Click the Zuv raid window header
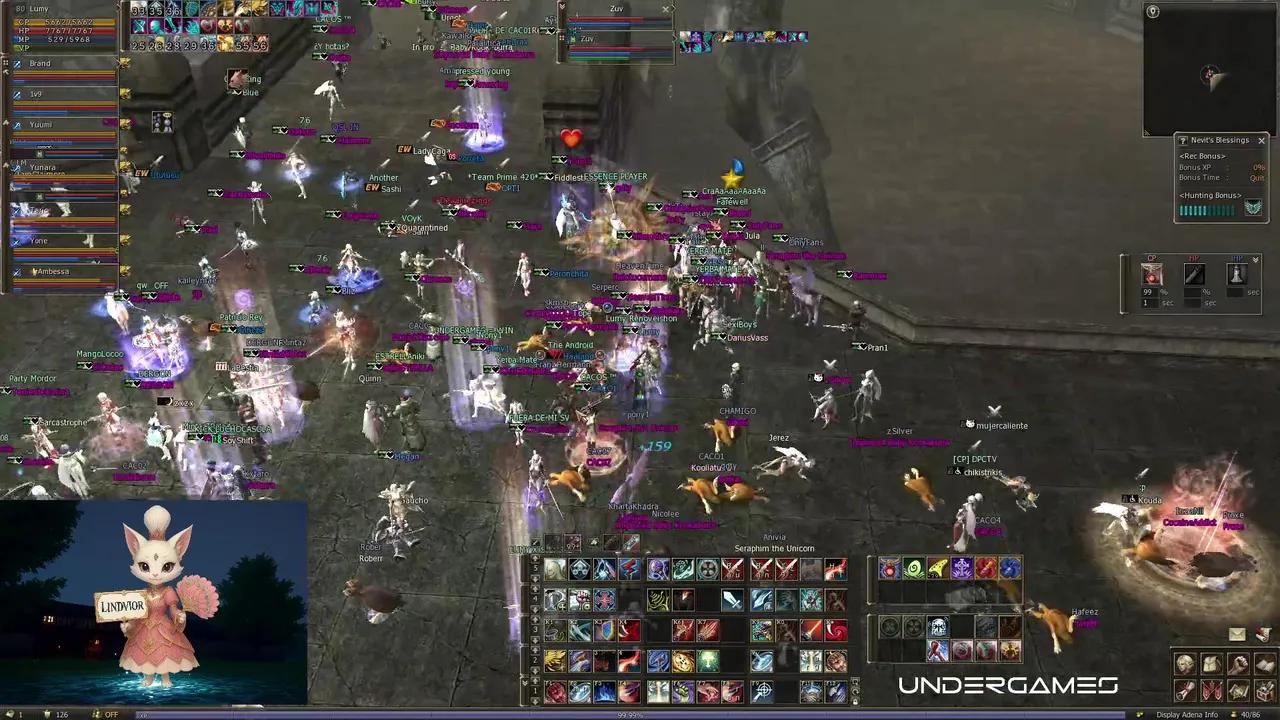 tap(615, 9)
